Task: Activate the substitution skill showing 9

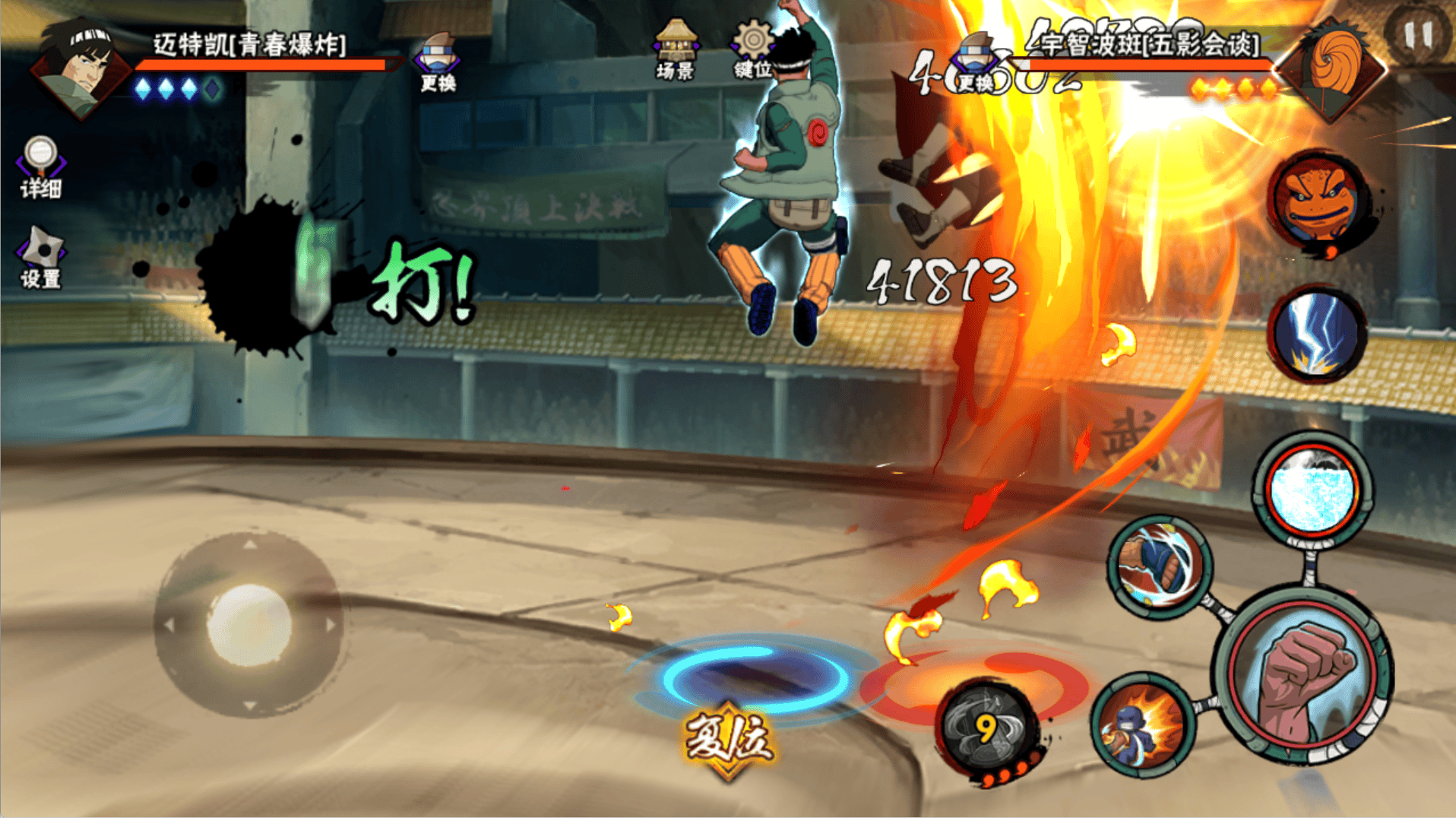Action: 986,729
